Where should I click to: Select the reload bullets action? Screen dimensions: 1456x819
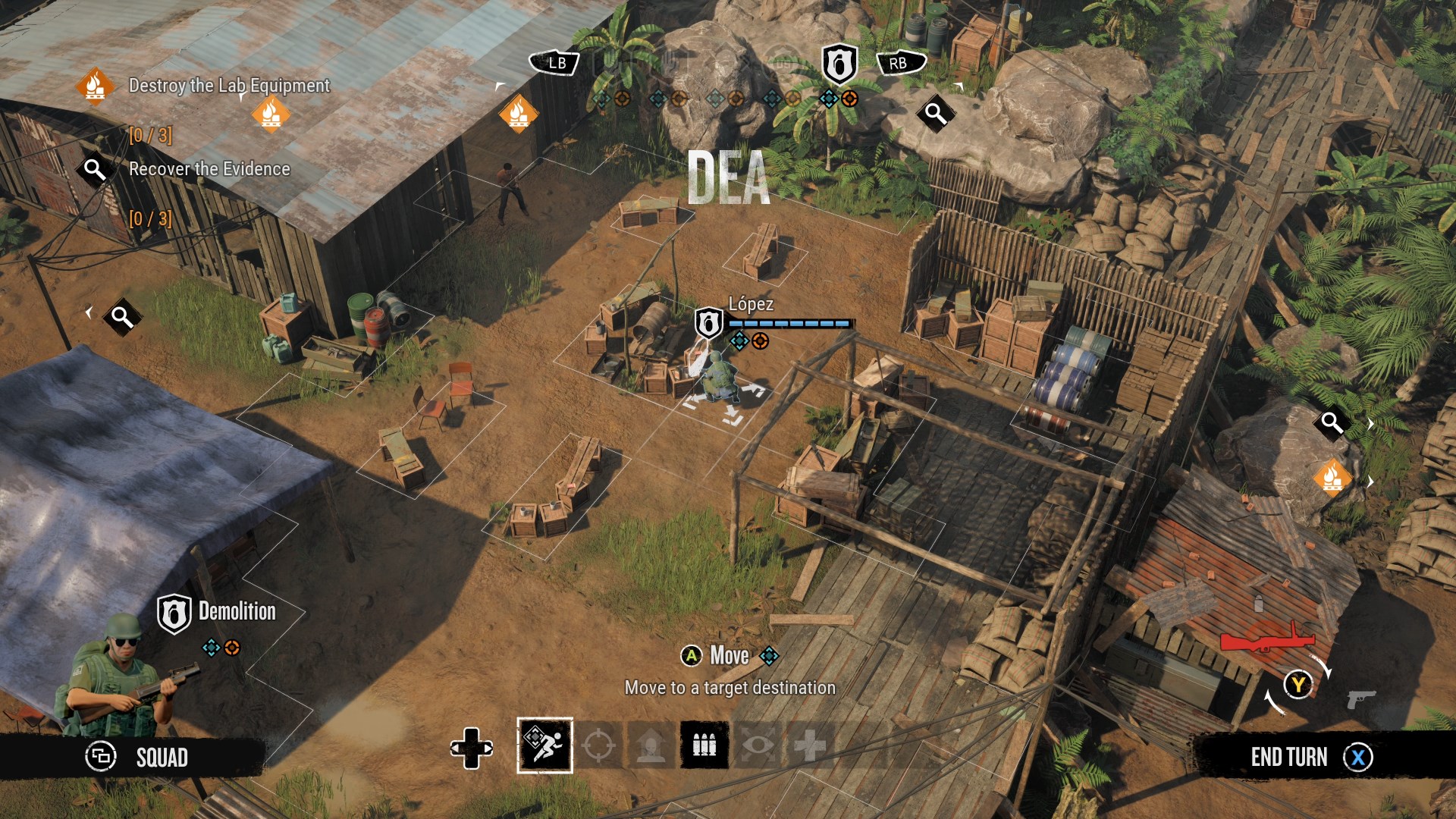(x=704, y=745)
